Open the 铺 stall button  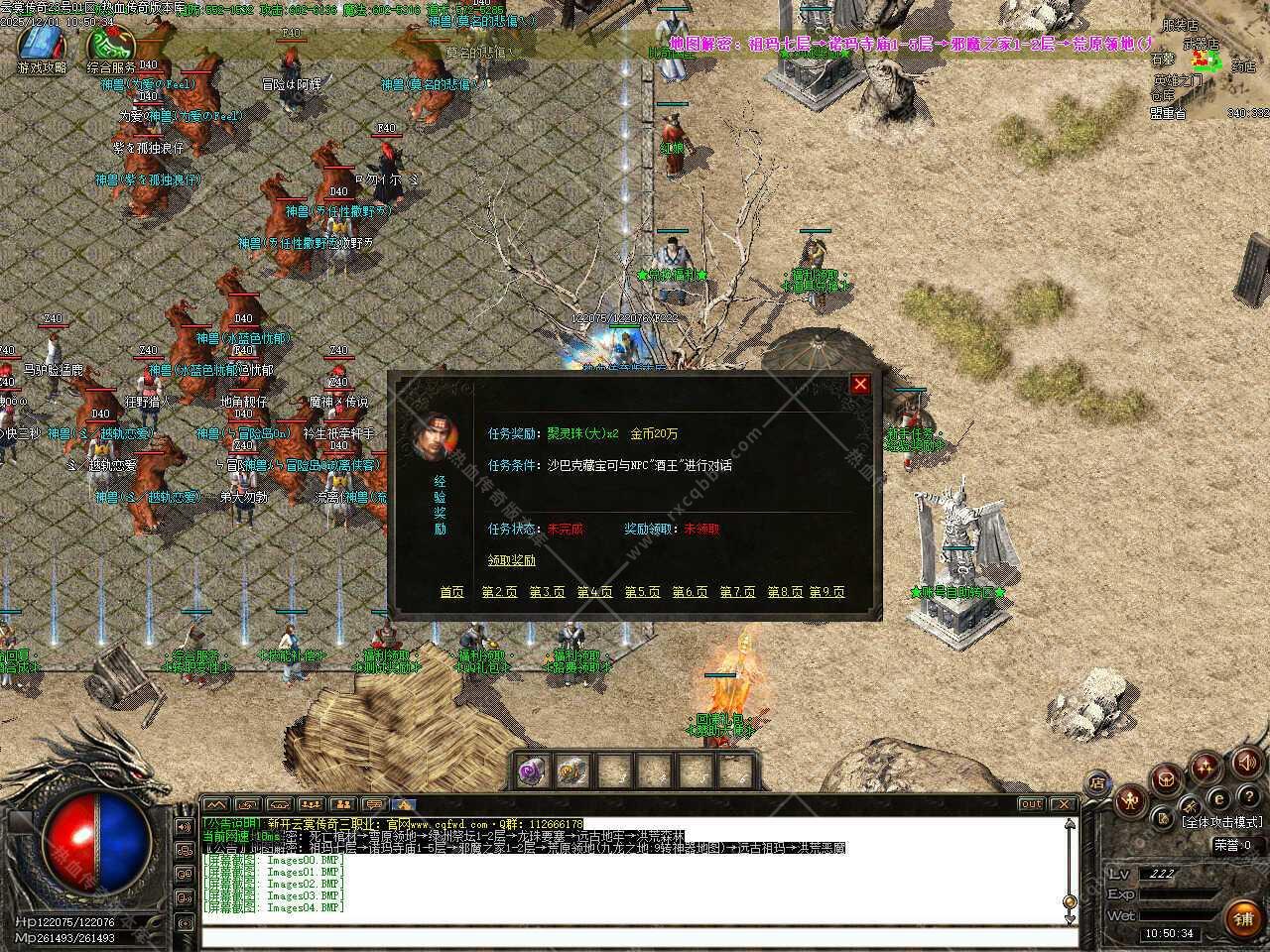(1243, 918)
